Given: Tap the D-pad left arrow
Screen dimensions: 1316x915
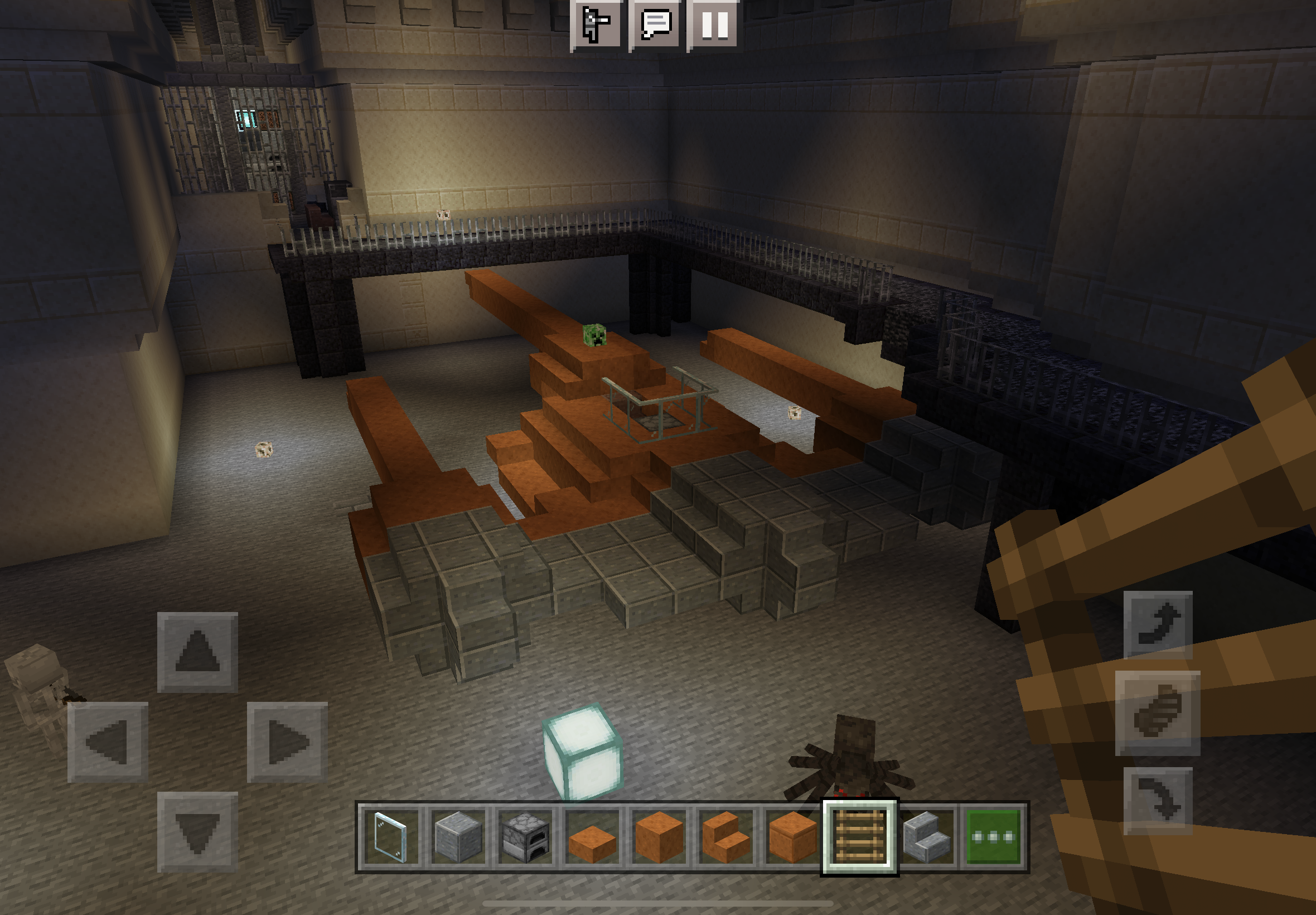Looking at the screenshot, I should click(x=108, y=742).
